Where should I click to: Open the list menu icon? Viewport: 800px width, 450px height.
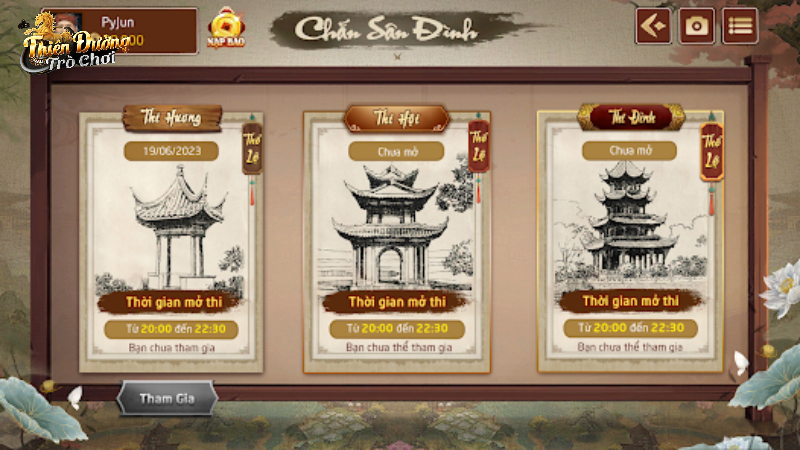click(740, 27)
